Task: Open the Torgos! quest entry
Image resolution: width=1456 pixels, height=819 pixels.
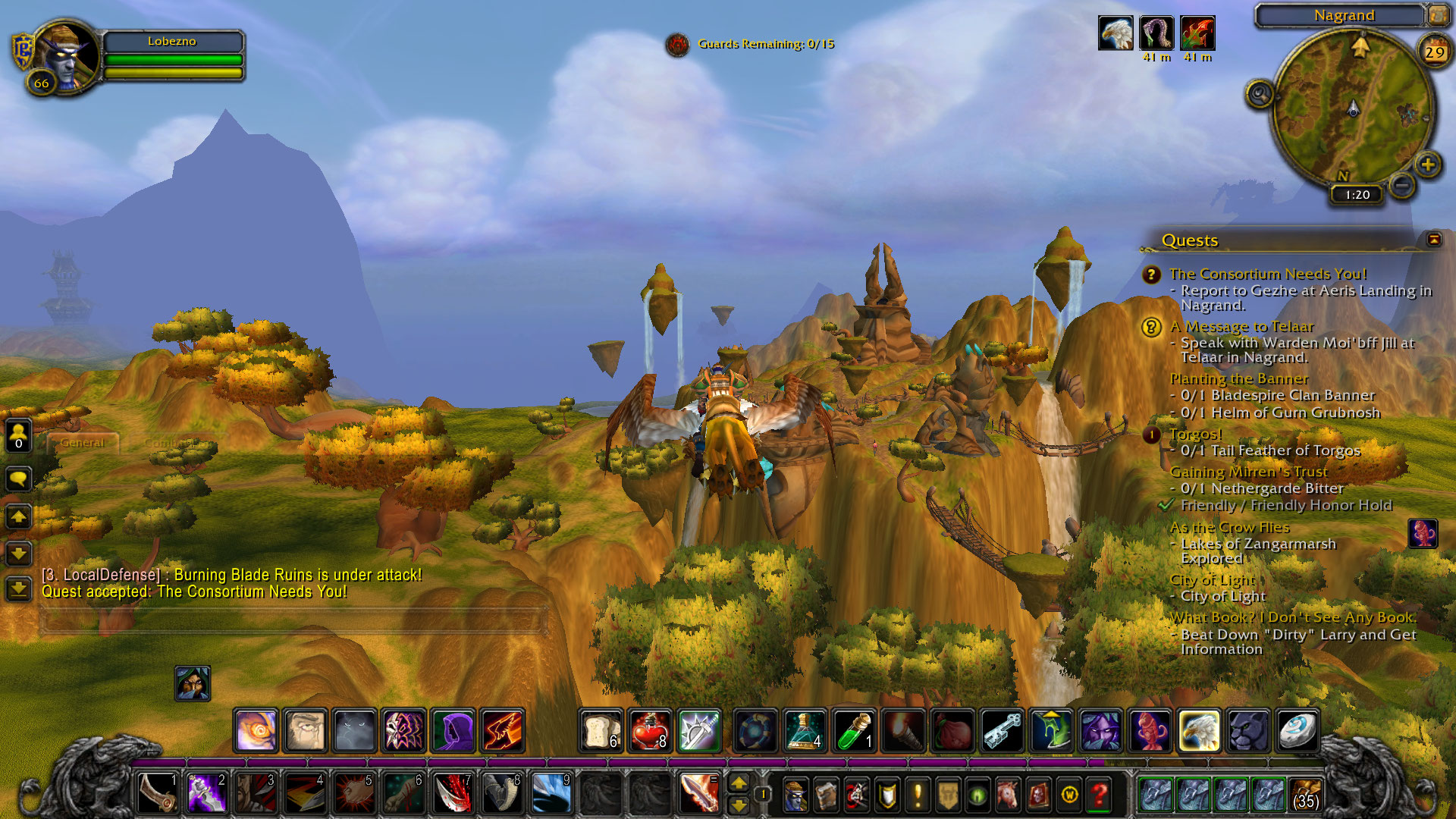Action: coord(1195,434)
